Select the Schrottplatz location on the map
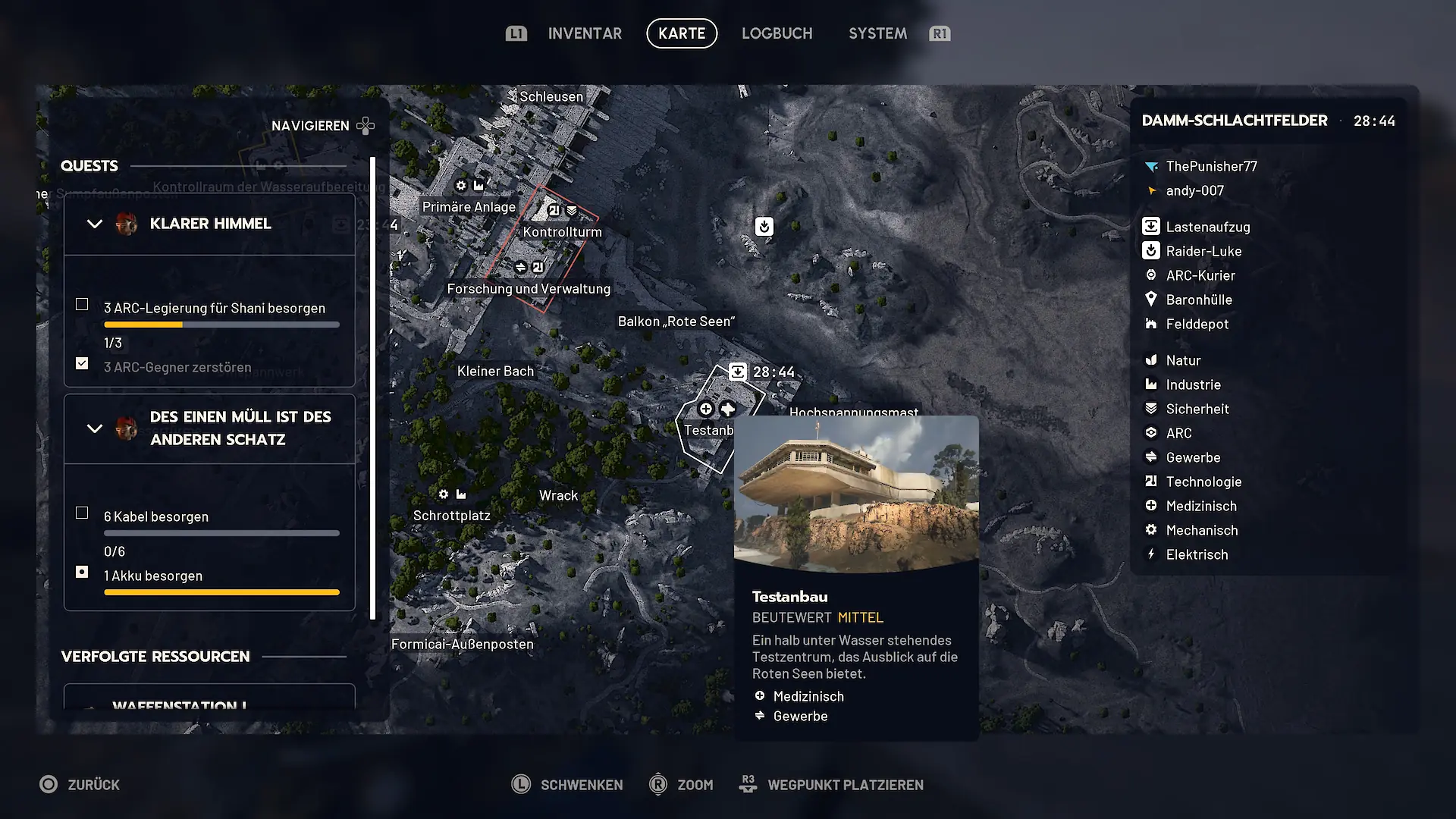Viewport: 1456px width, 819px height. click(451, 516)
